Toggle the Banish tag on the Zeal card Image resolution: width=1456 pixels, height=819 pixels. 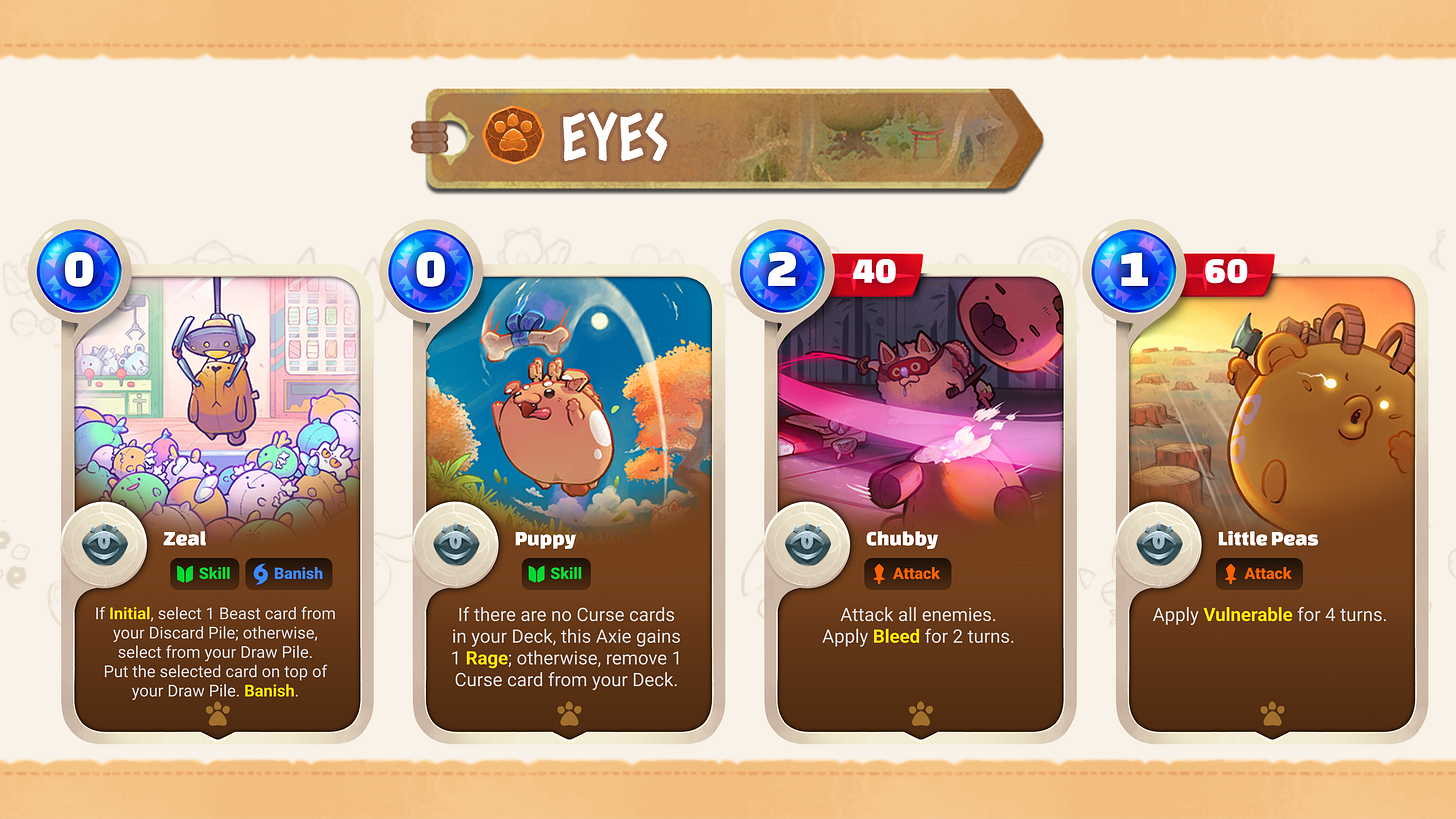click(288, 573)
